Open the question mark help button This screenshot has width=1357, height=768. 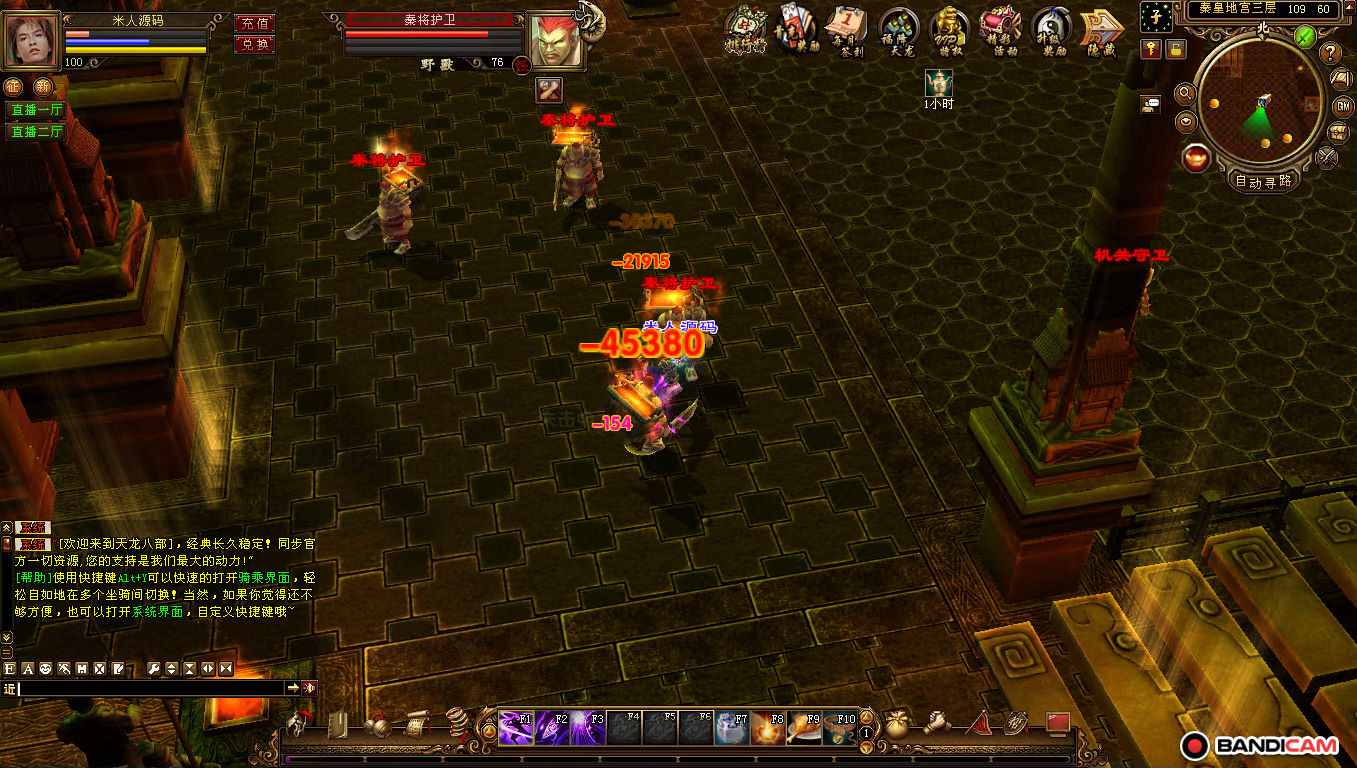click(1331, 52)
